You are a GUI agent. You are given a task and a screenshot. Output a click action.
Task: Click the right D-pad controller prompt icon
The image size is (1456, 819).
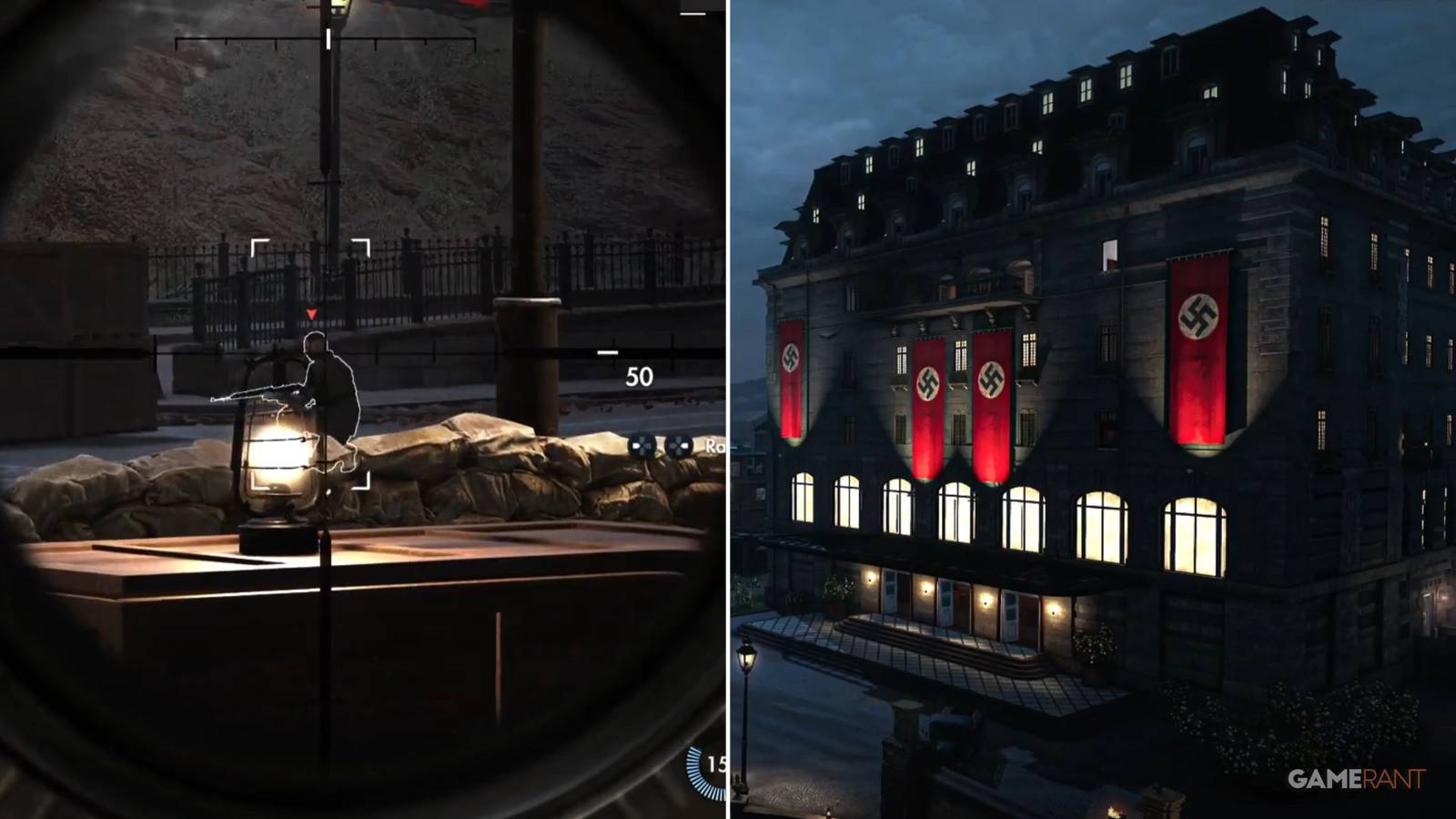tap(678, 446)
